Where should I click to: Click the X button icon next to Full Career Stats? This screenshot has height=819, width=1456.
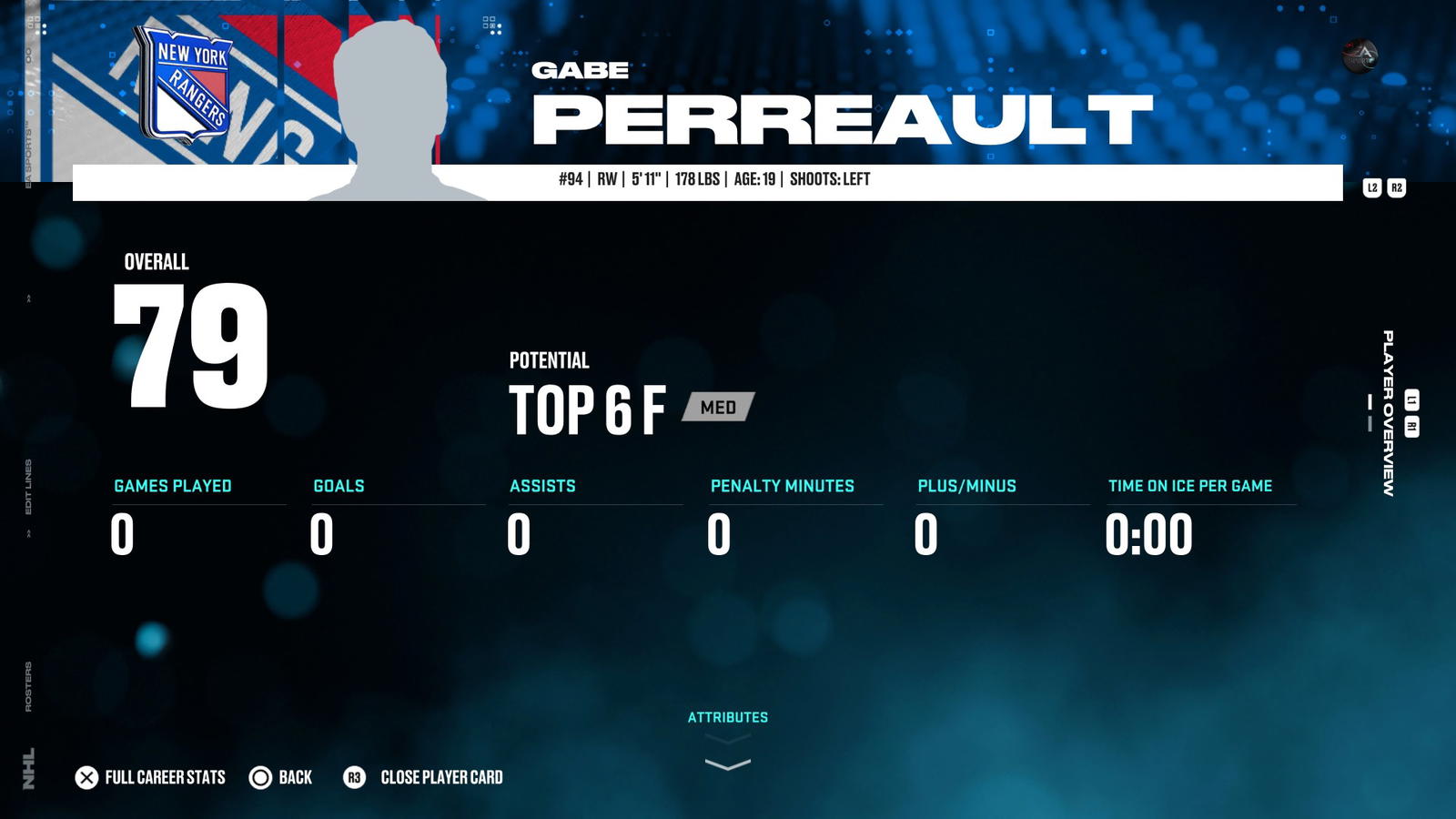pos(86,777)
